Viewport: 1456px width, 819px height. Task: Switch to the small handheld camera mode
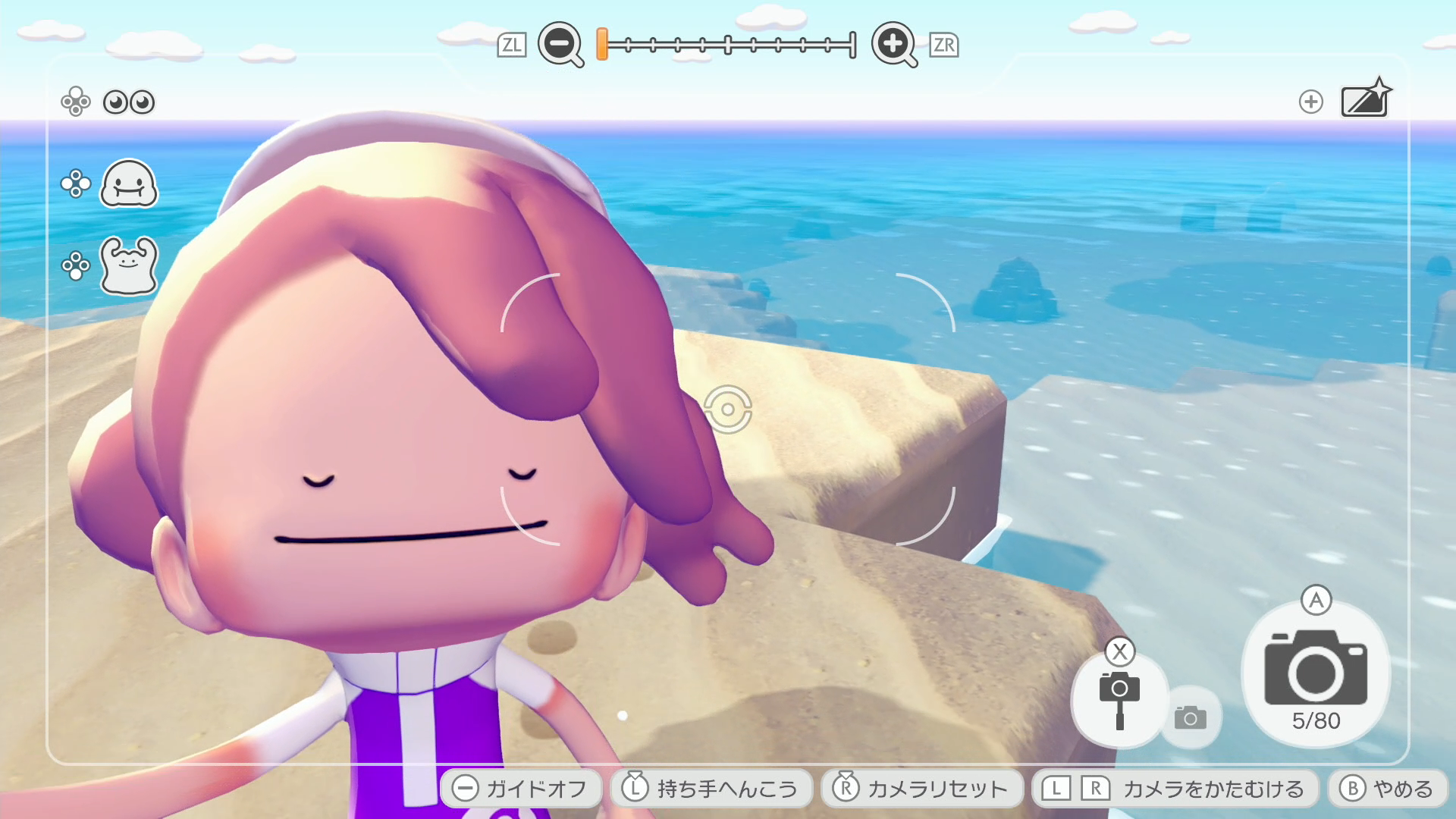coord(1191,717)
